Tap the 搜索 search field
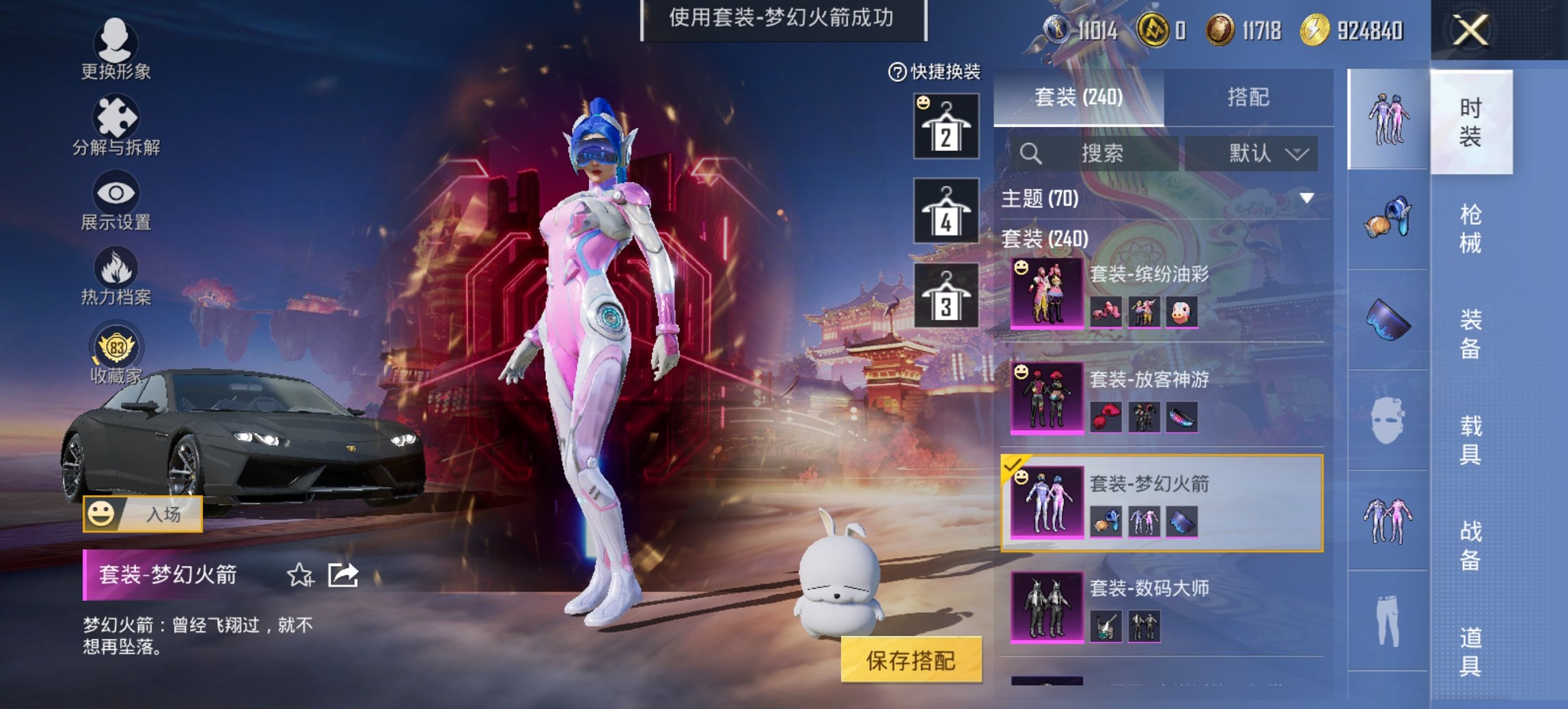The width and height of the screenshot is (1568, 709). tap(1100, 153)
